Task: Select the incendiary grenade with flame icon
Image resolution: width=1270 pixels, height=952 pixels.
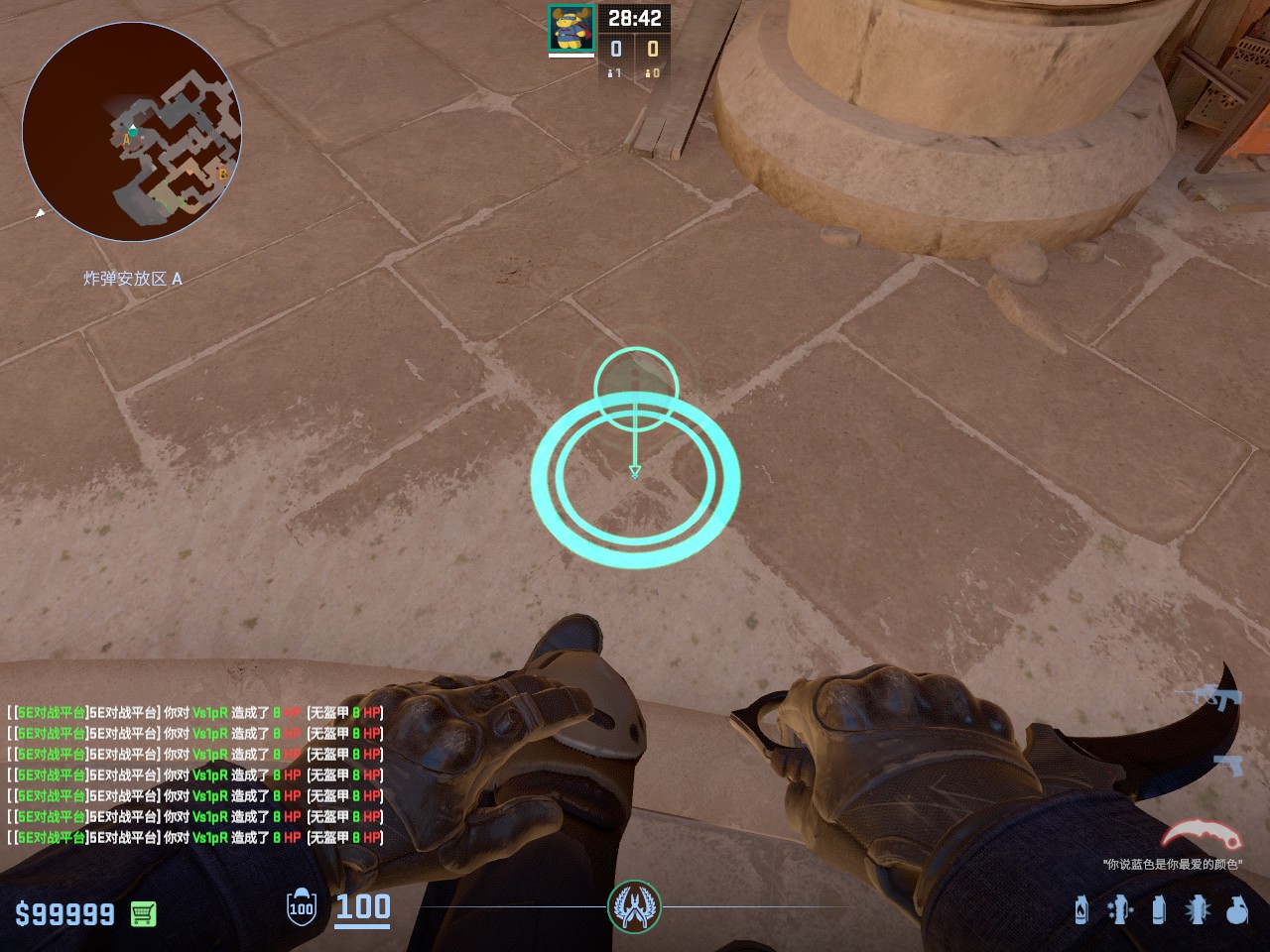Action: click(x=1081, y=909)
